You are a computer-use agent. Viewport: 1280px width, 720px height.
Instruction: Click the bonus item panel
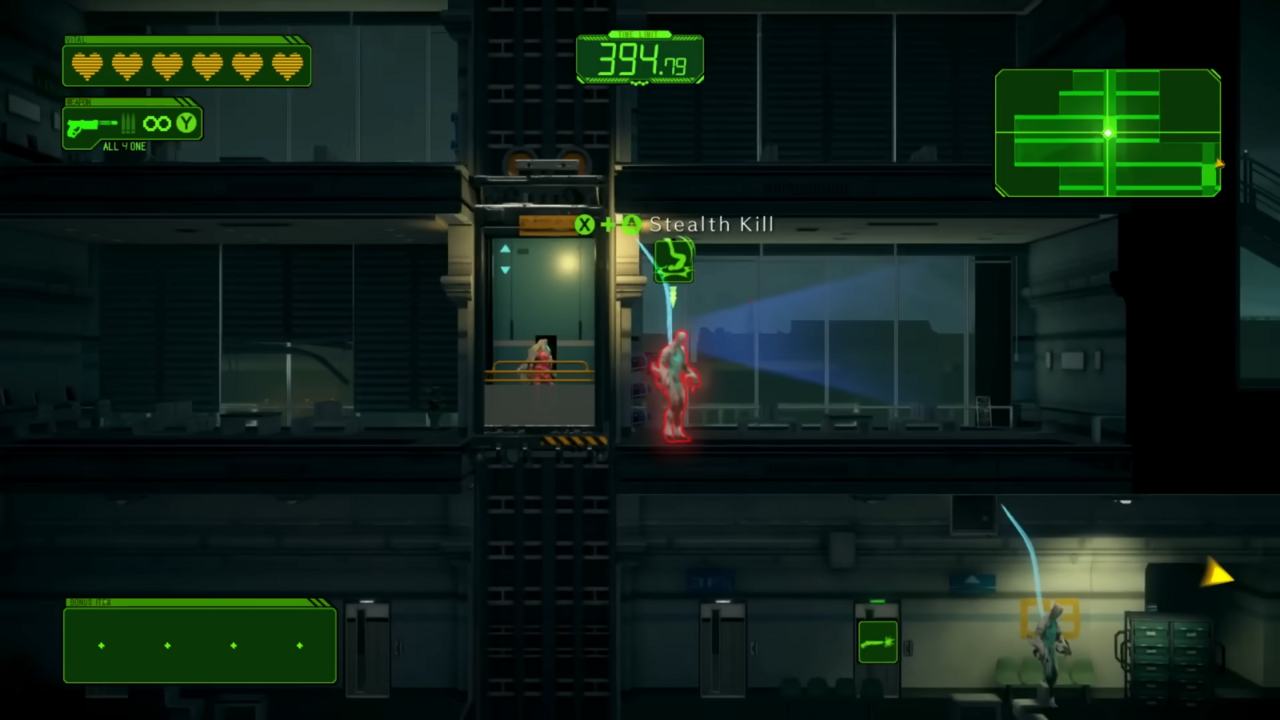(x=200, y=645)
